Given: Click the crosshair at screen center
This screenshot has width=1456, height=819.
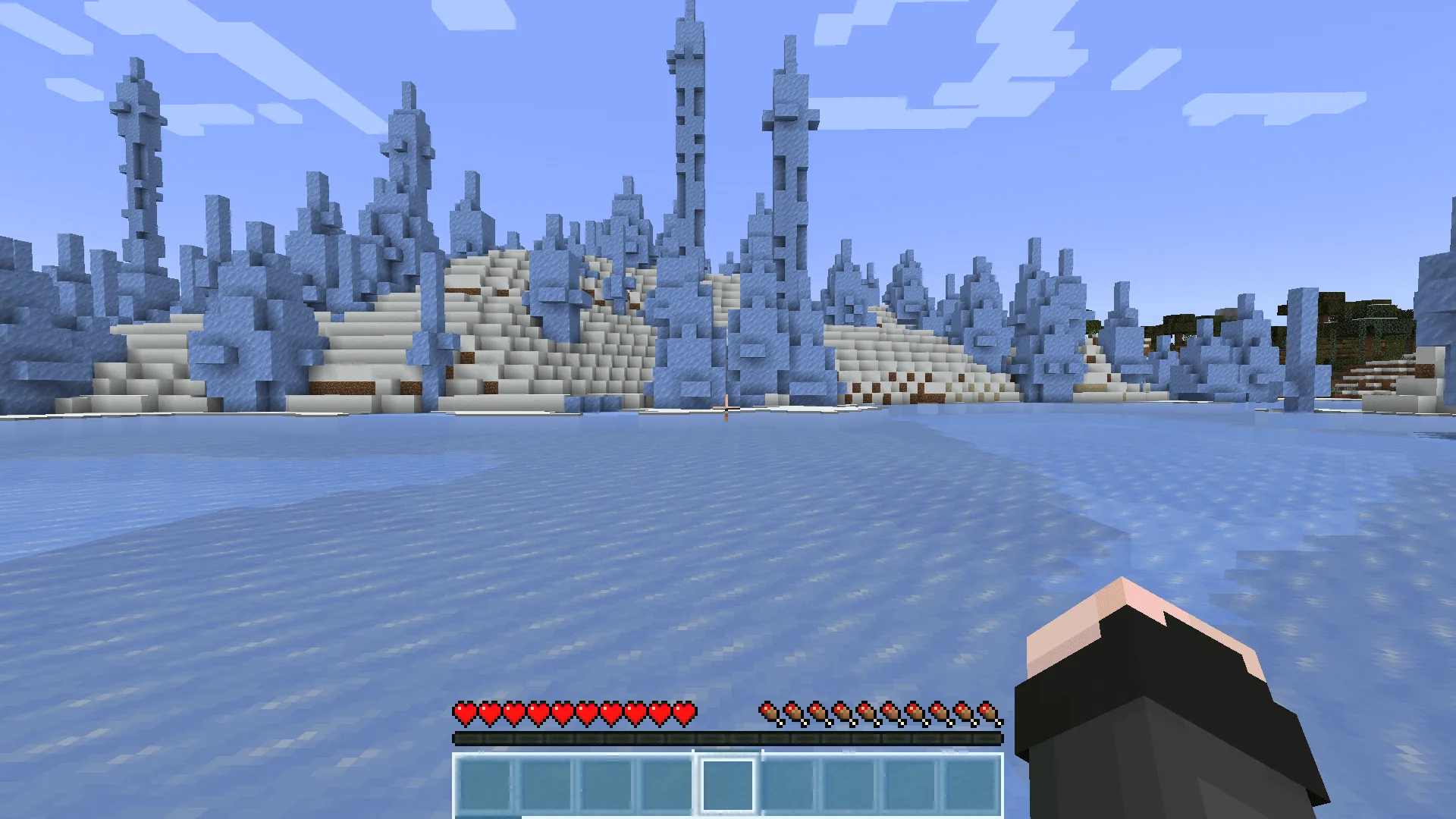Looking at the screenshot, I should 728,409.
